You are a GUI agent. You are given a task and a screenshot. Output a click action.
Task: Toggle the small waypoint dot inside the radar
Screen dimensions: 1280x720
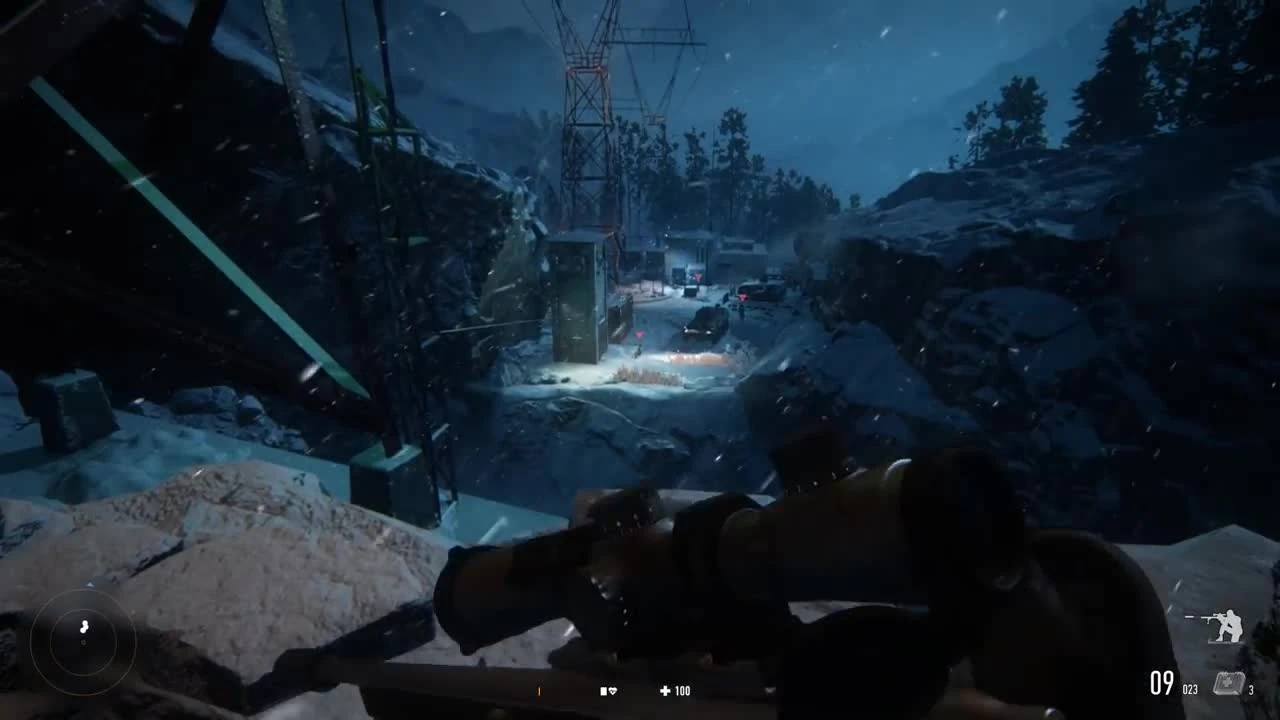point(82,641)
